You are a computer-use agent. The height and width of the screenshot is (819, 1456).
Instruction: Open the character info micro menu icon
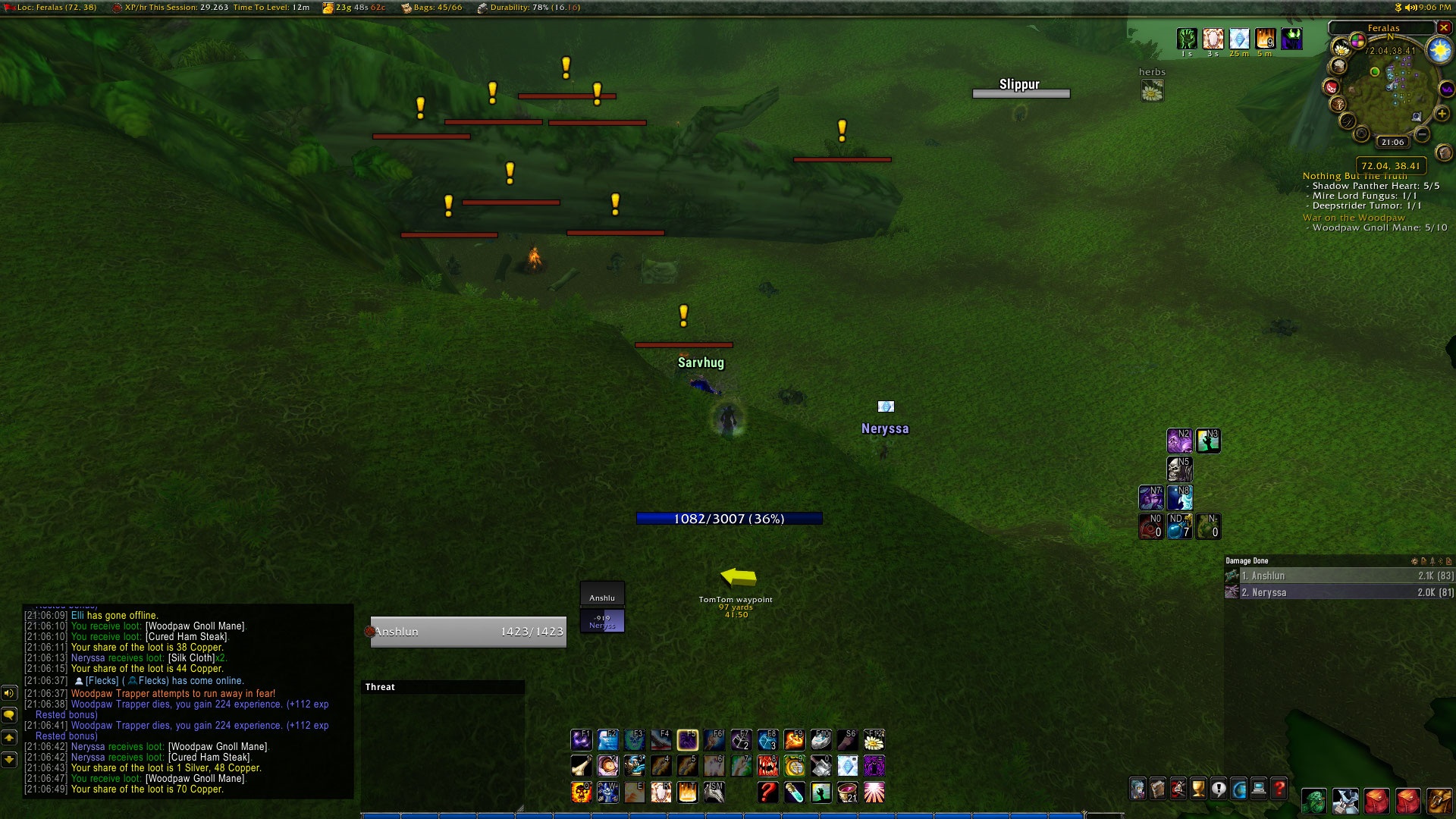[x=1139, y=787]
